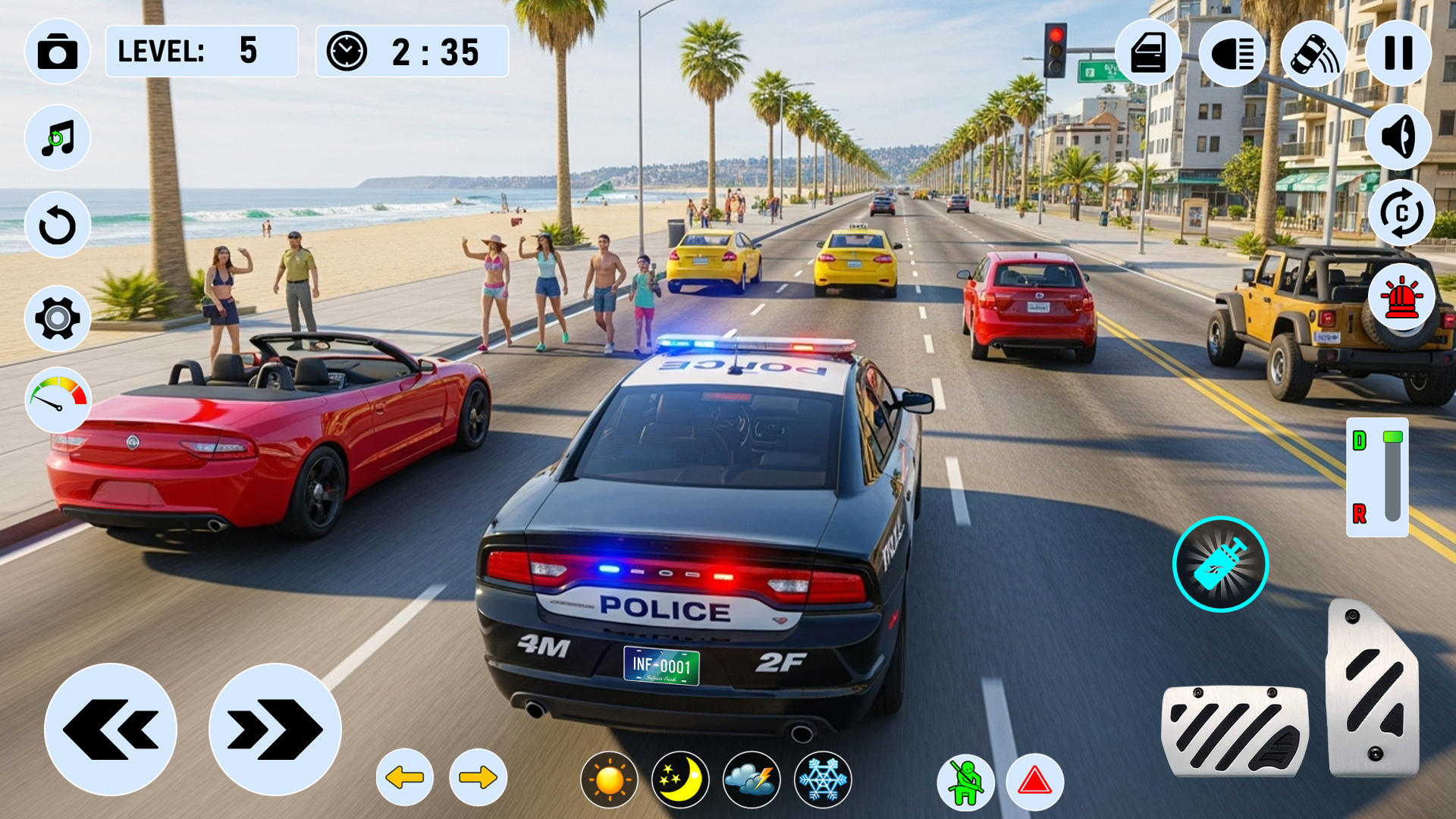The image size is (1456, 819).
Task: Toggle the music note button
Action: click(x=58, y=139)
